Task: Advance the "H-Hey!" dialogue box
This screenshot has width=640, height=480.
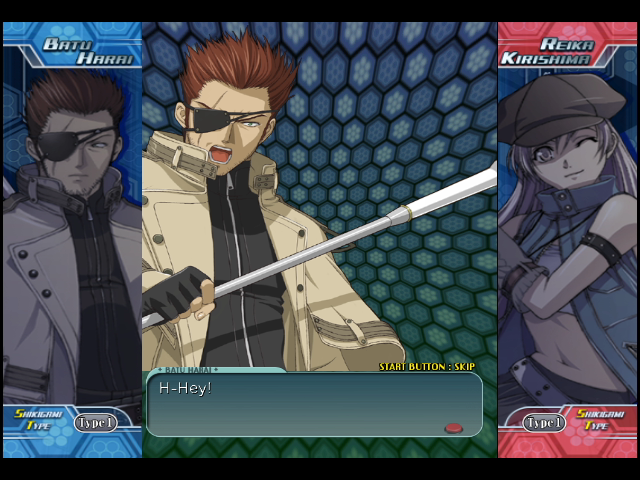Action: pos(314,404)
